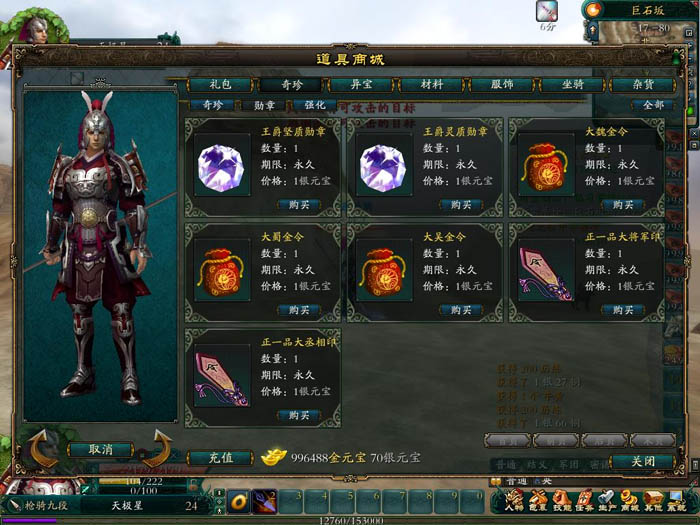Screen dimensions: 700x525
Task: Select the 强化 sub-category
Action: coord(315,105)
